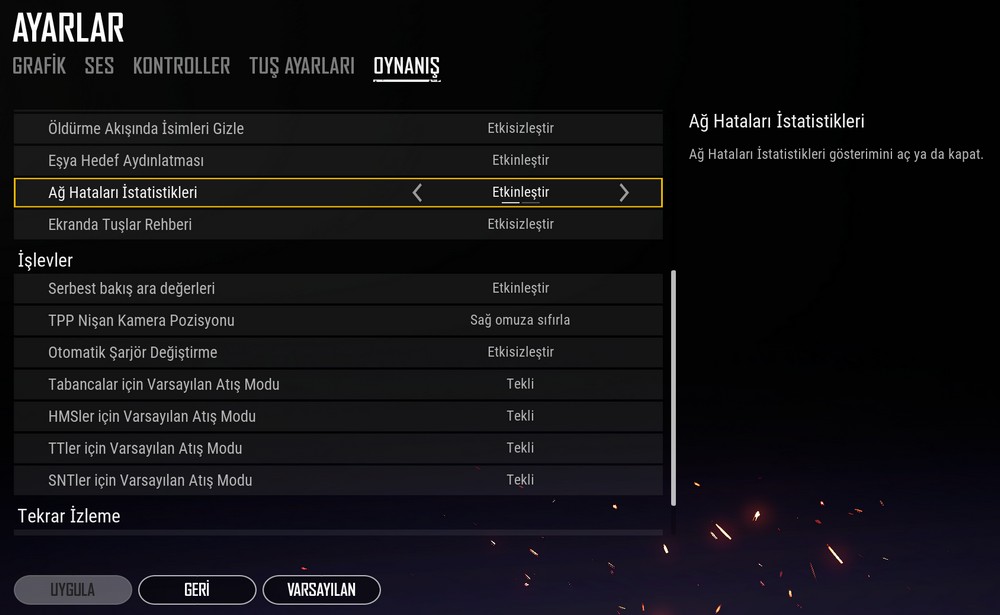Open the SES settings tab

tap(99, 66)
